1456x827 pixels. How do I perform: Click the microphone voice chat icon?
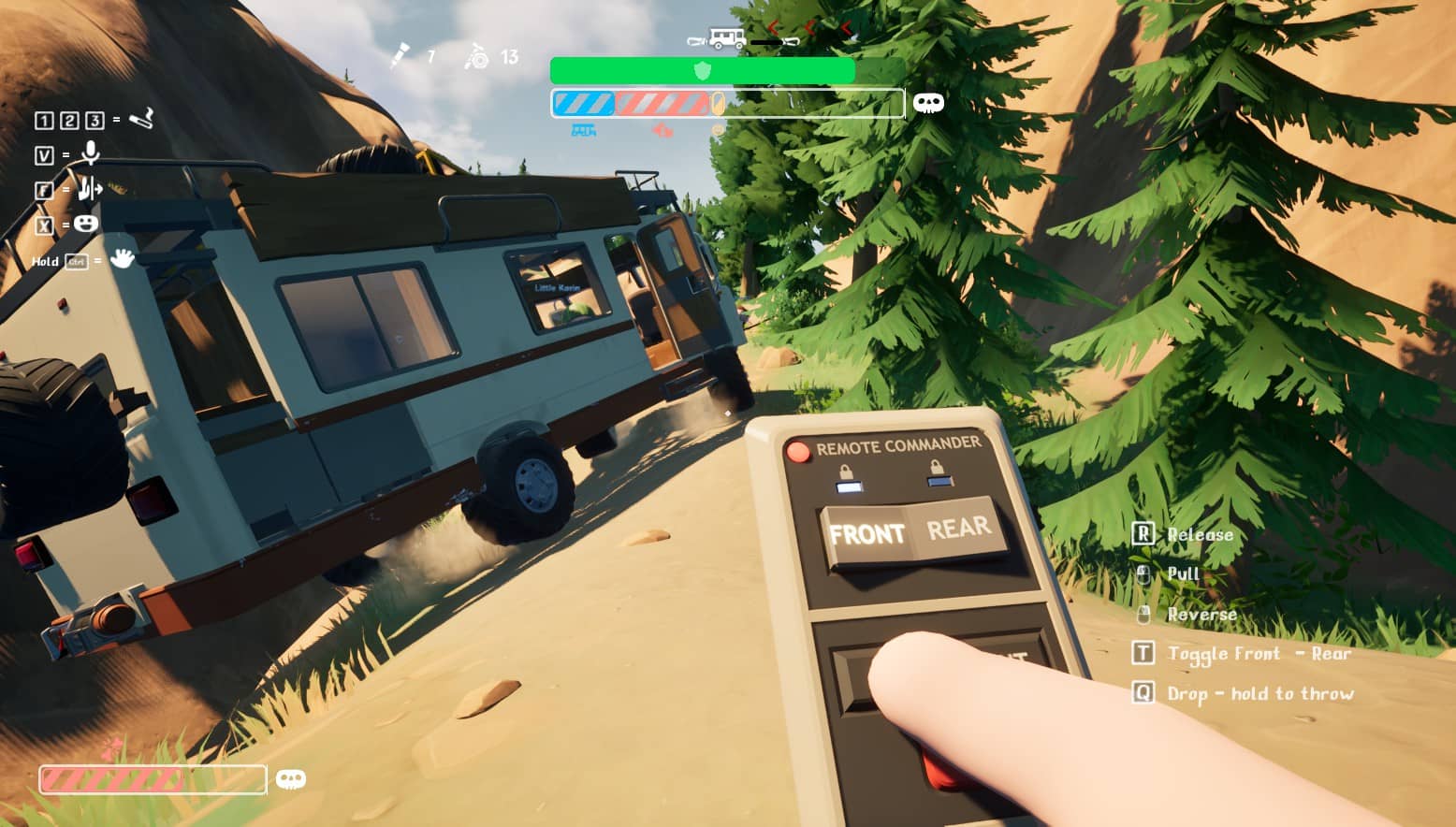point(91,152)
